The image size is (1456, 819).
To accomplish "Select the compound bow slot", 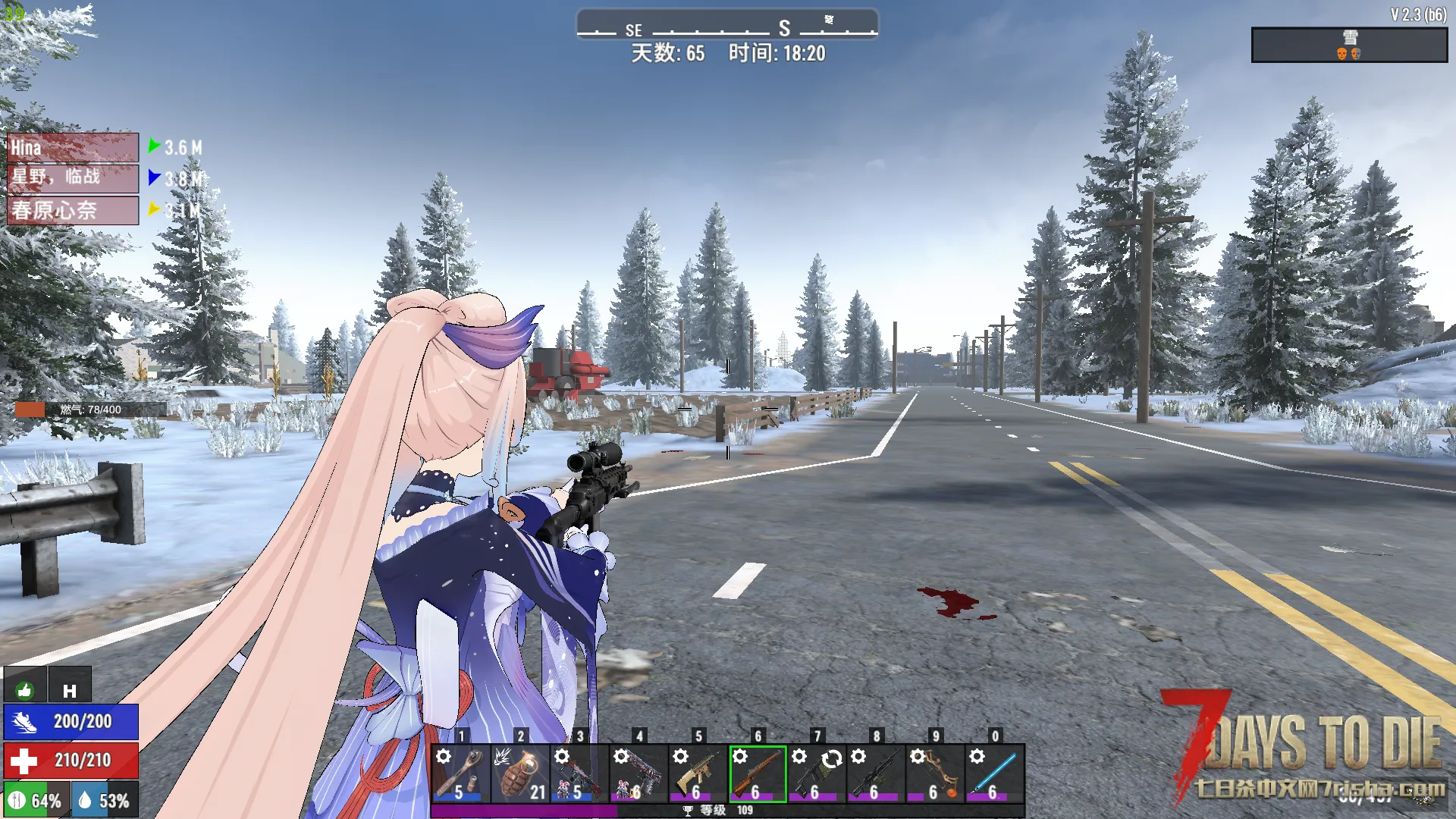I will click(934, 773).
